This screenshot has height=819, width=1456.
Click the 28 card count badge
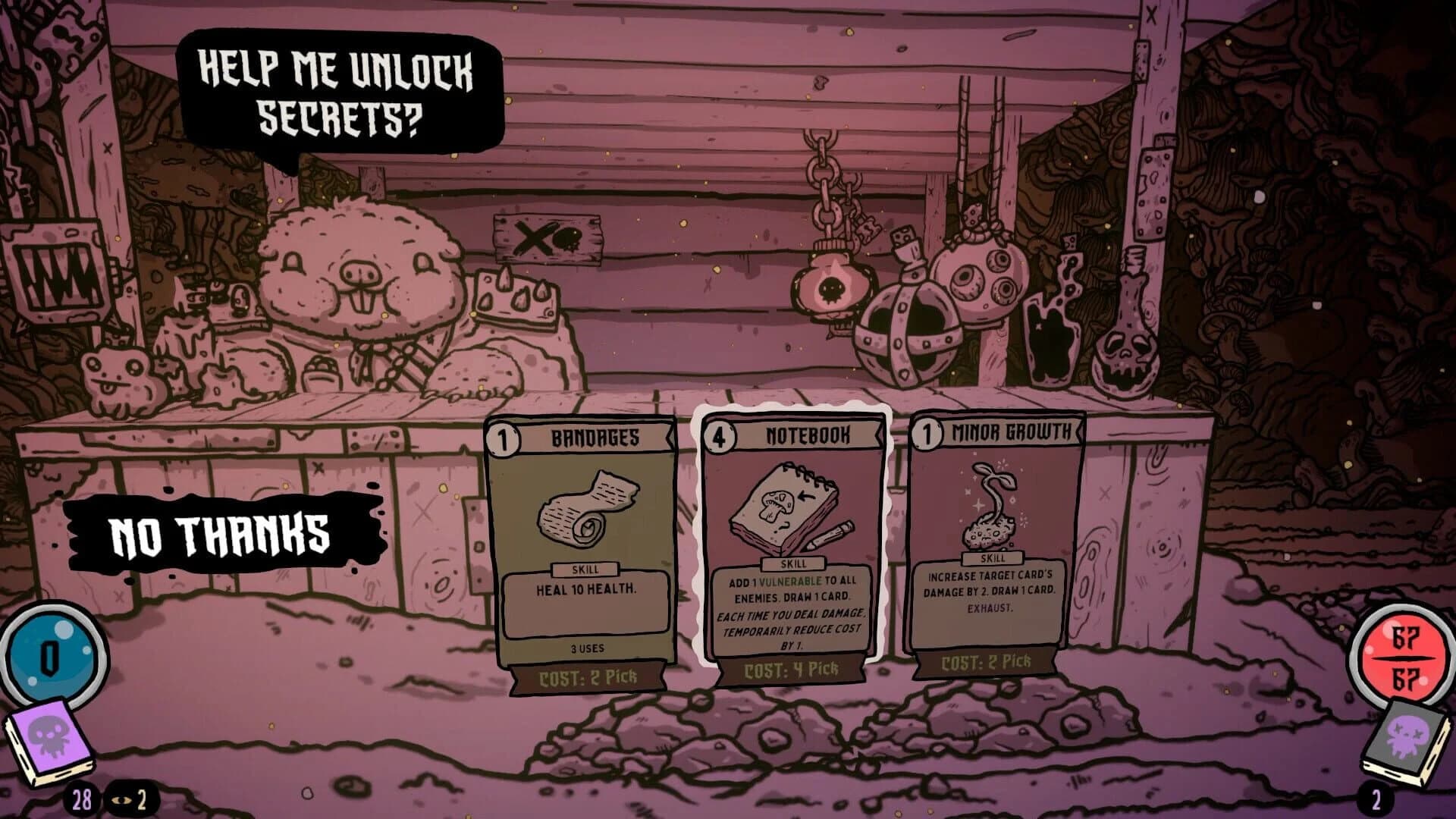[x=81, y=800]
